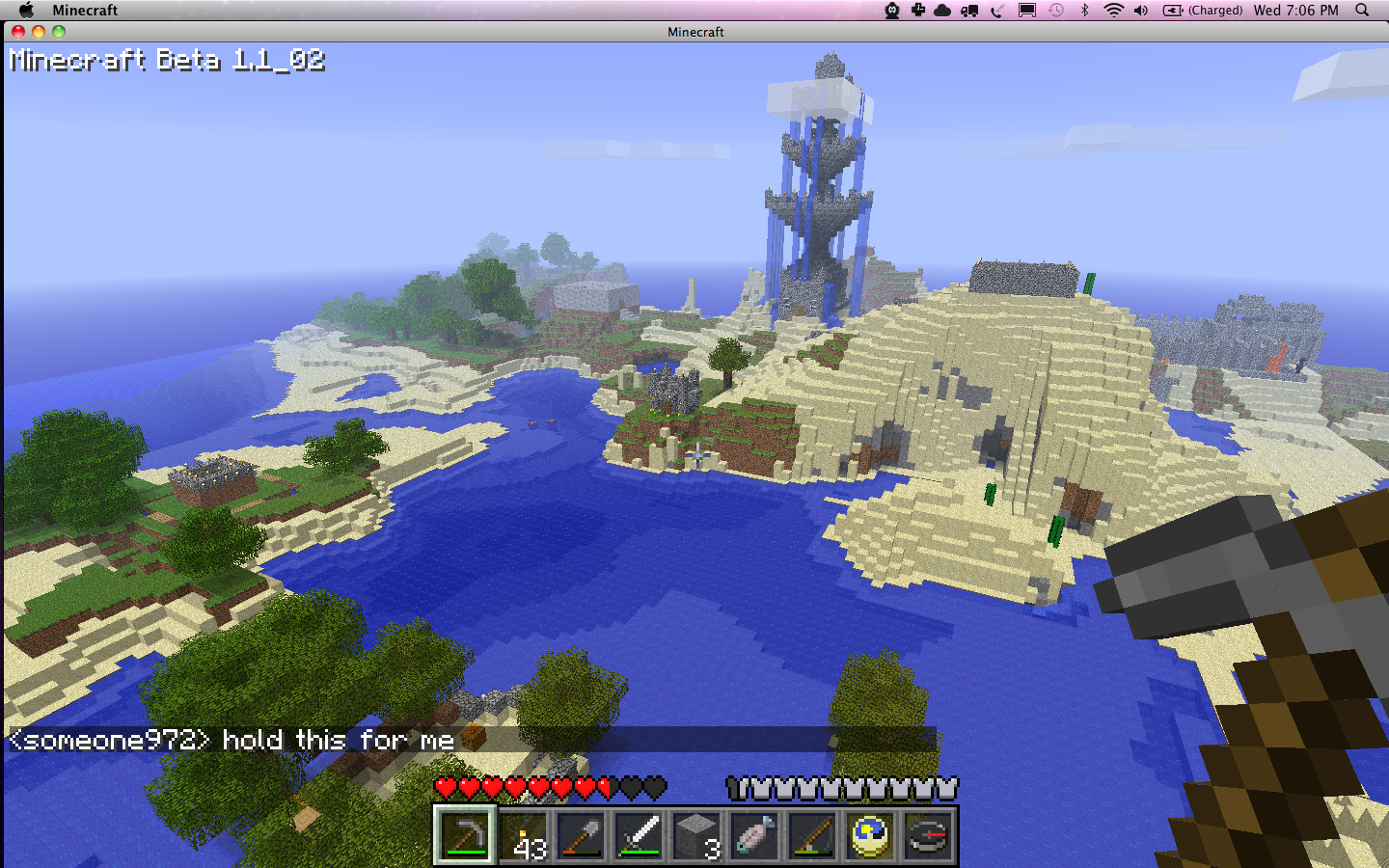1389x868 pixels.
Task: Select the stone block stack
Action: pyautogui.click(x=697, y=835)
